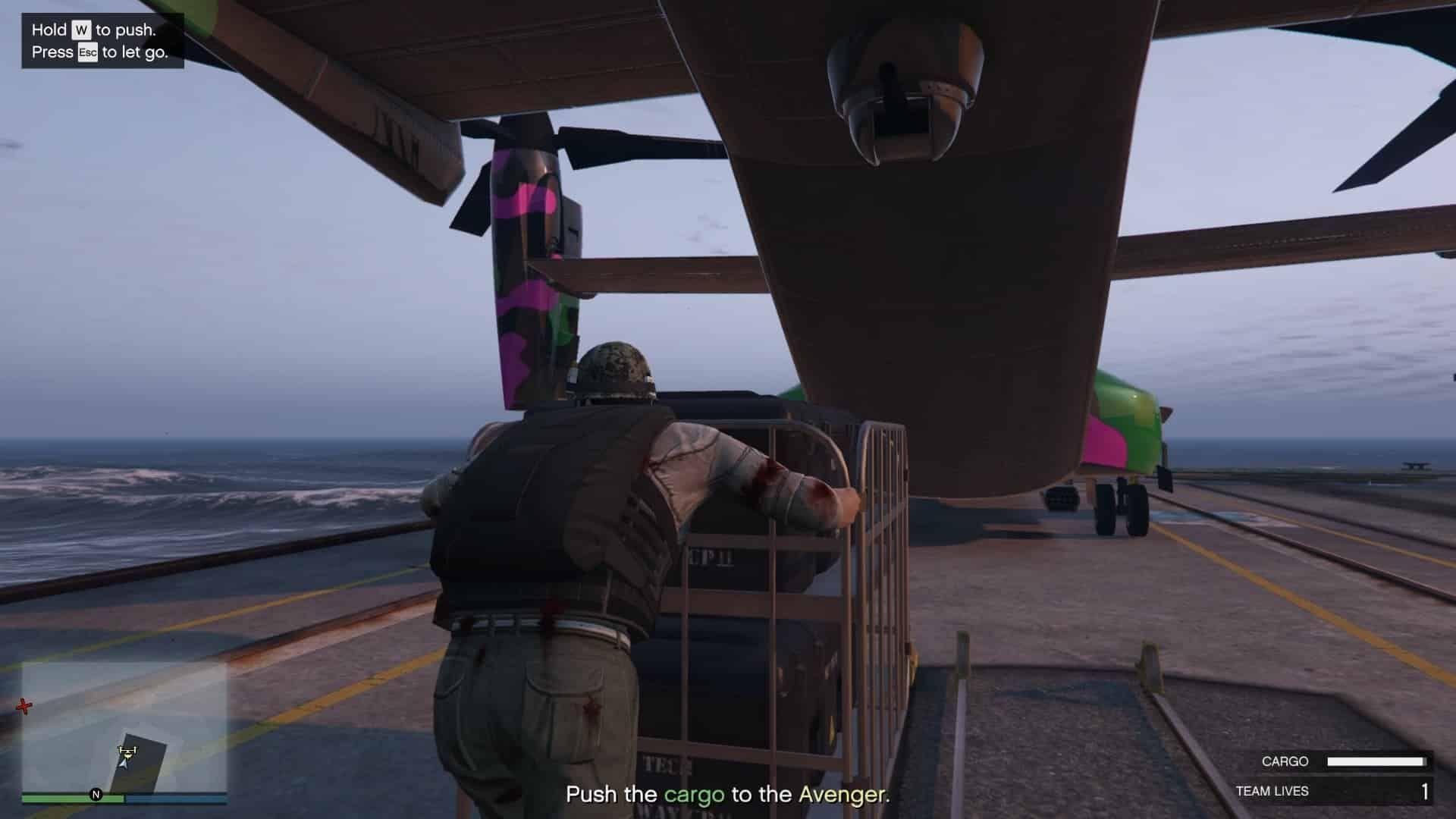This screenshot has height=819, width=1456.
Task: Select the Avenger icon on the minimap
Action: pos(127,752)
